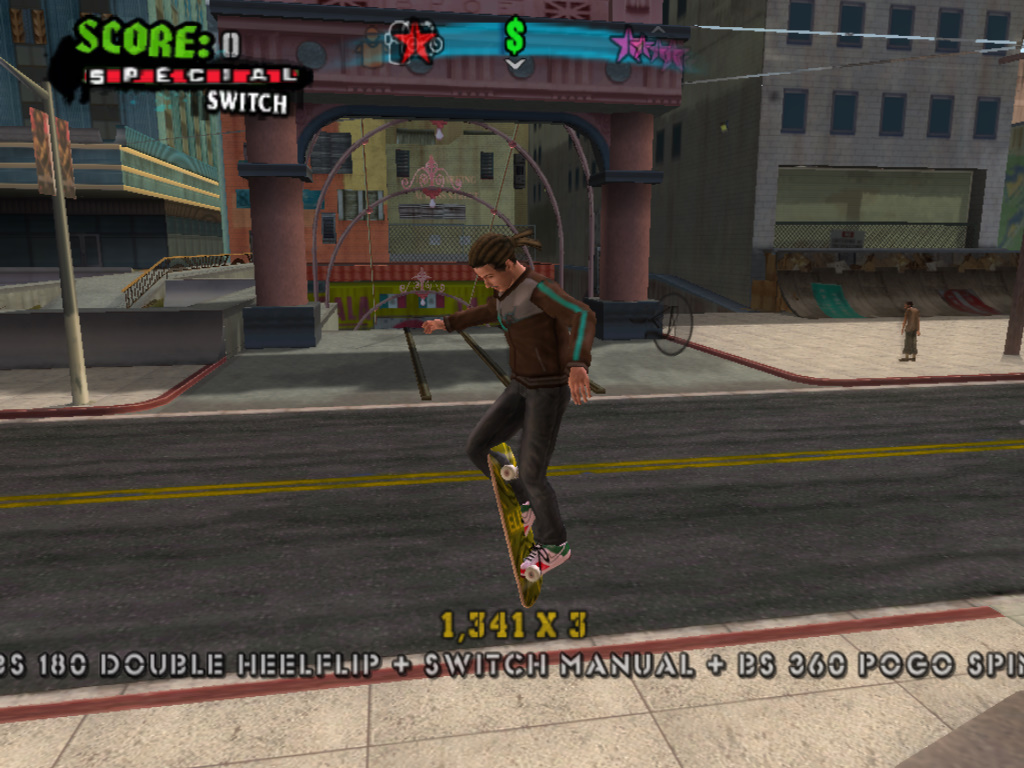The height and width of the screenshot is (768, 1024).
Task: Click the green dollar sign compass marker
Action: point(515,37)
